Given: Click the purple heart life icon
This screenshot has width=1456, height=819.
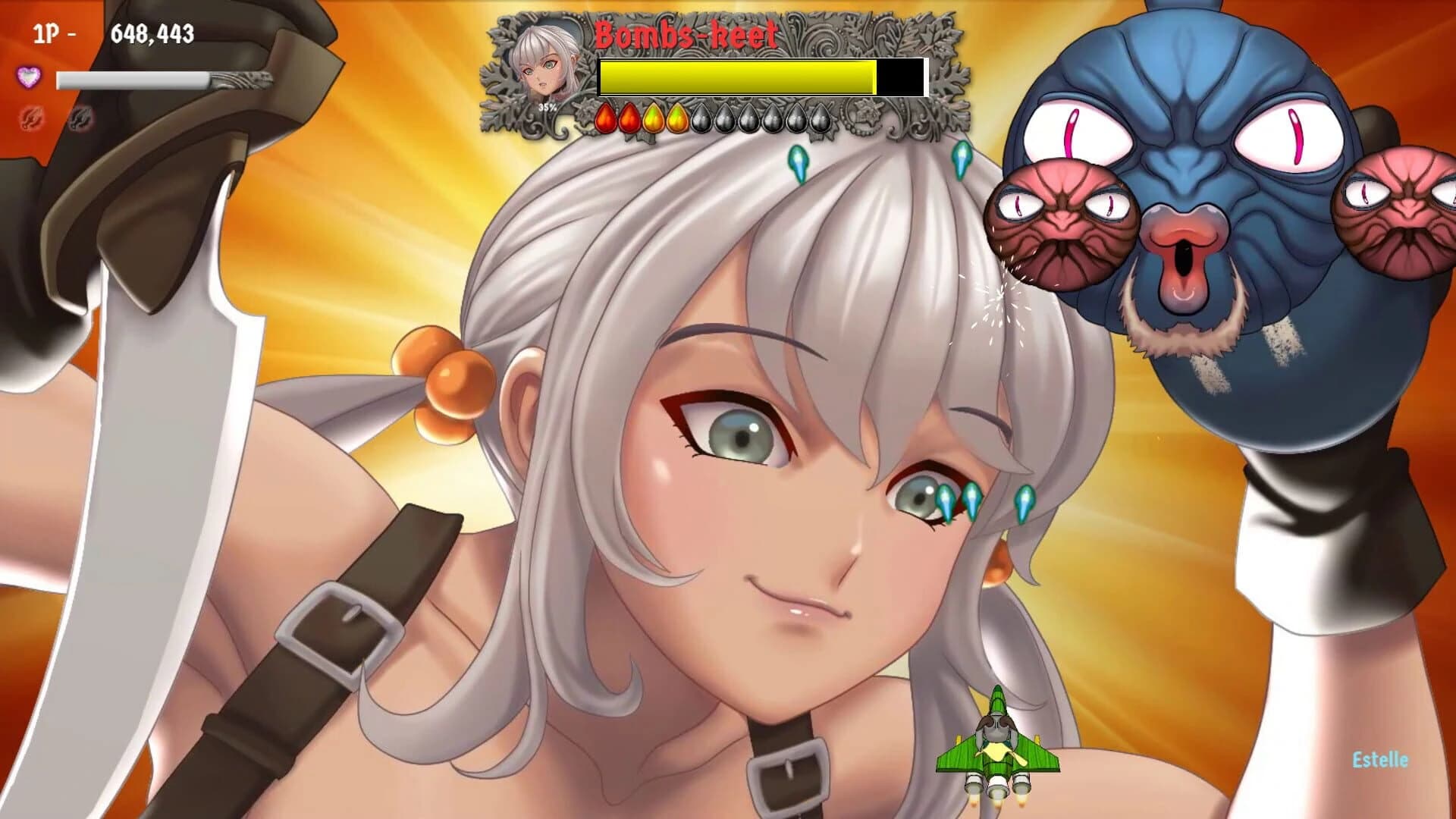Looking at the screenshot, I should (x=30, y=78).
